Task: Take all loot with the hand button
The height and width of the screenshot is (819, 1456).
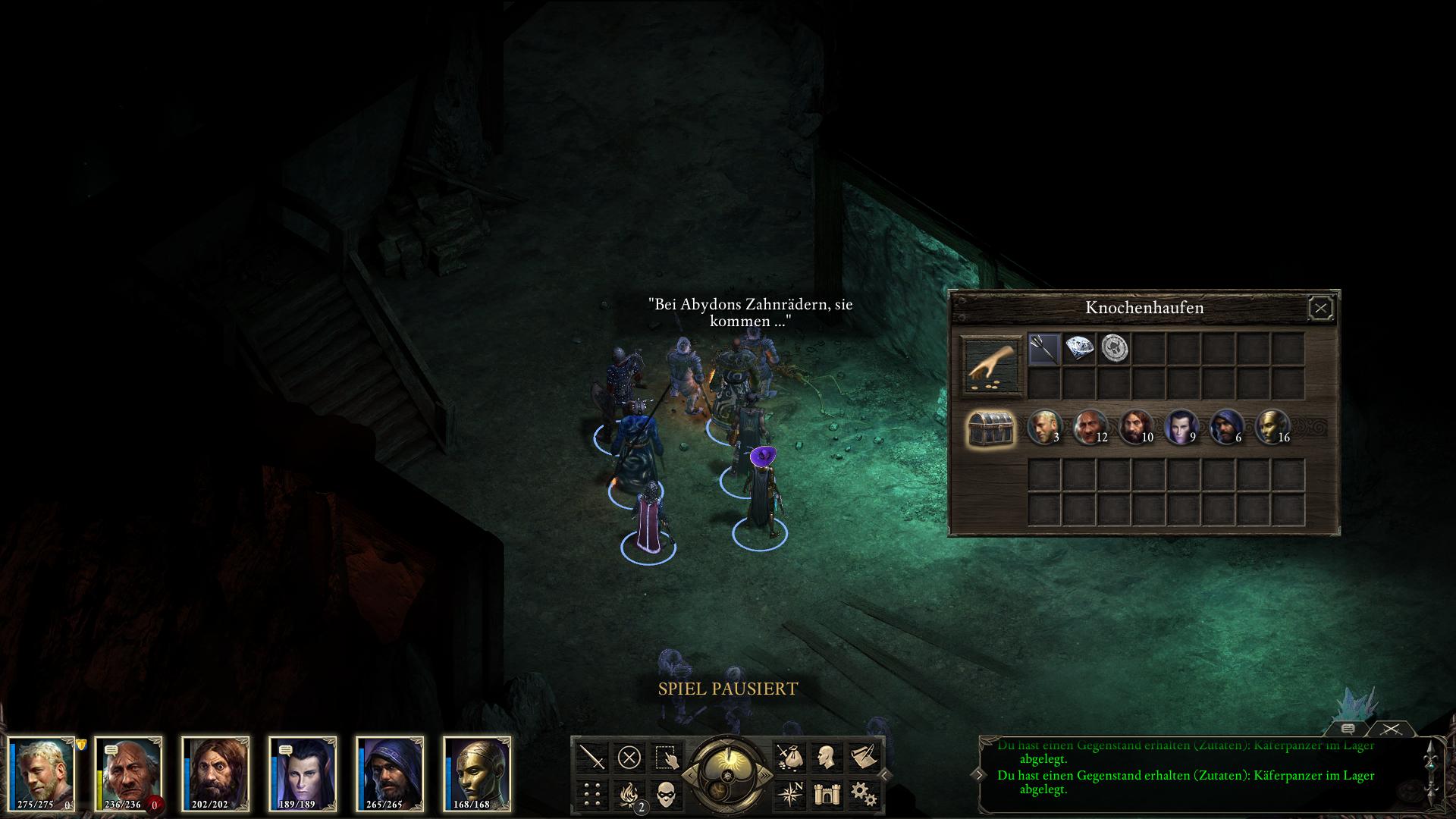Action: pos(992,367)
